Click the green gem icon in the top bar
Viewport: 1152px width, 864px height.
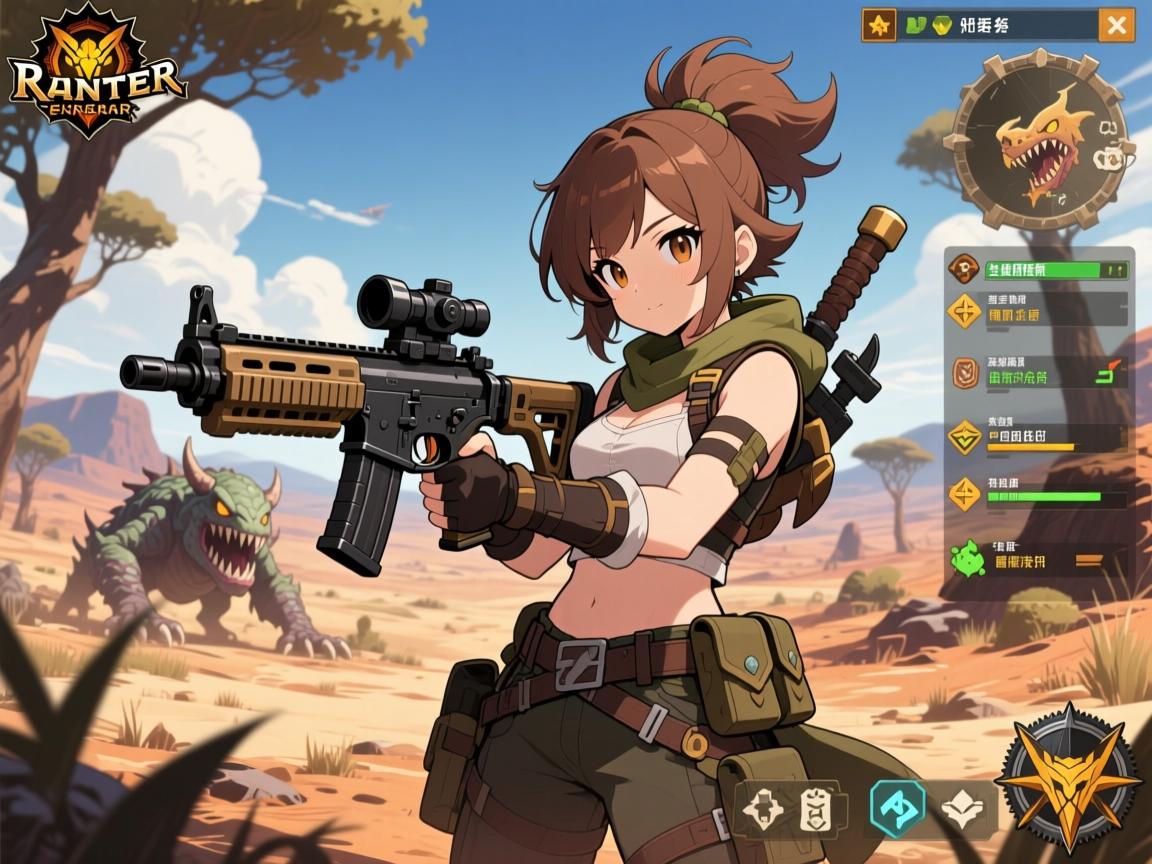coord(941,26)
